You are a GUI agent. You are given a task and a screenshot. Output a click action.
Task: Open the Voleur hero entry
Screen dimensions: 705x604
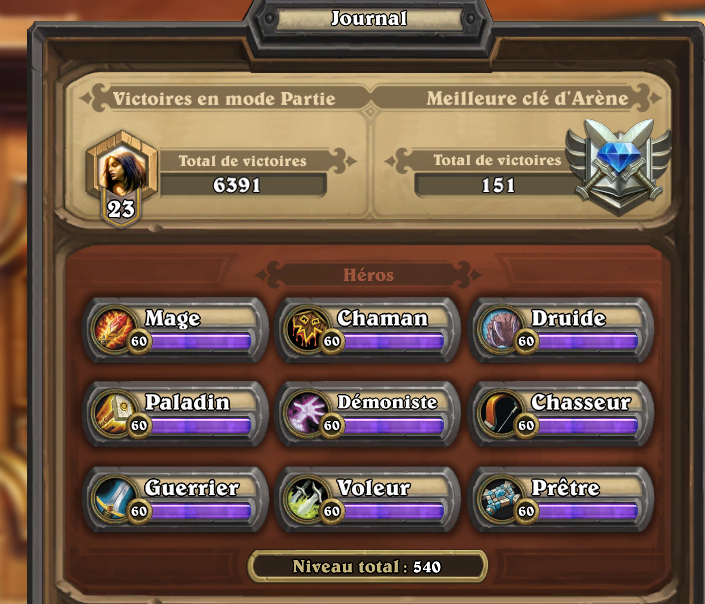click(x=369, y=498)
